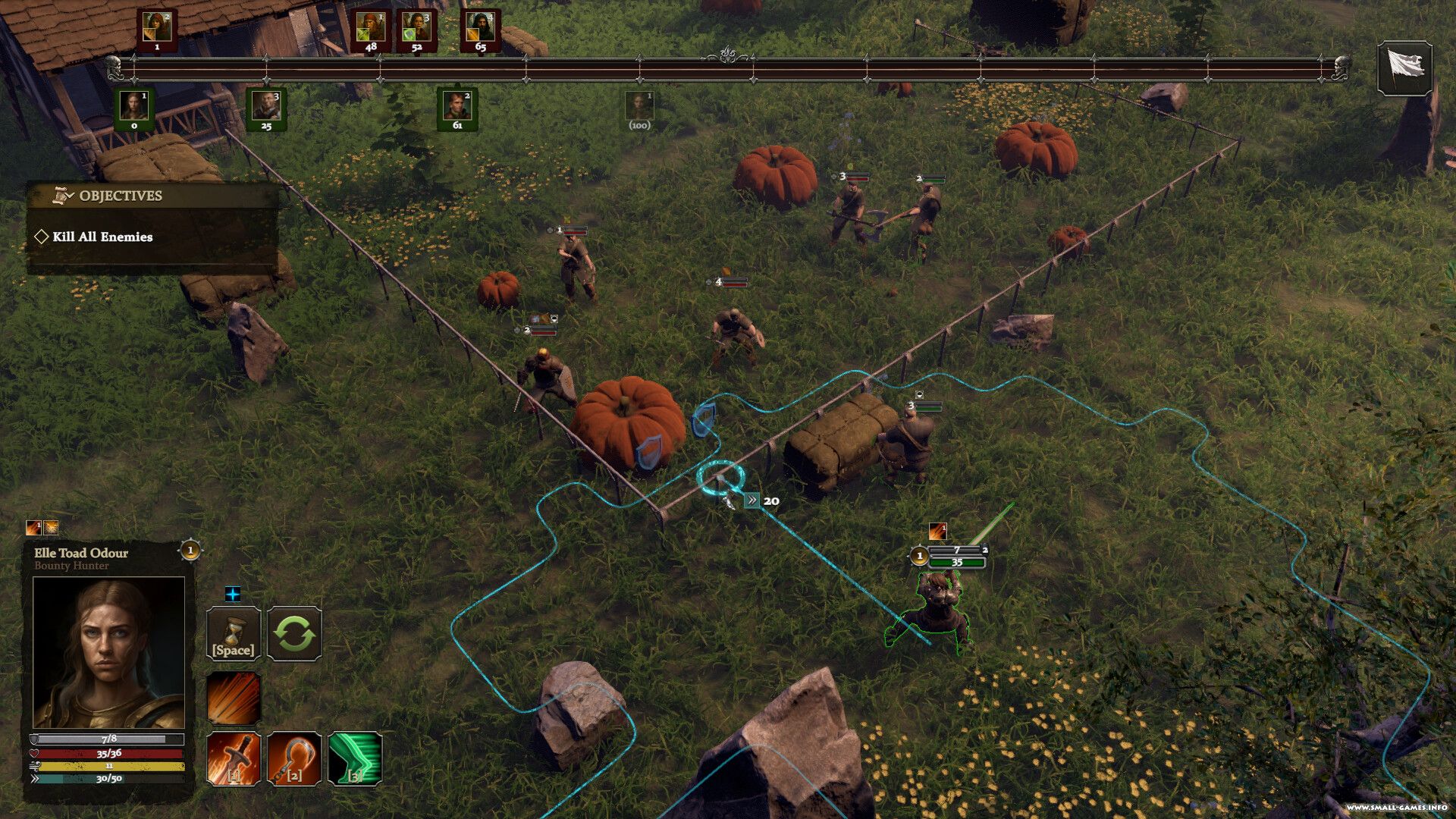Click the white flag surrender button
The width and height of the screenshot is (1456, 819).
click(x=1404, y=67)
